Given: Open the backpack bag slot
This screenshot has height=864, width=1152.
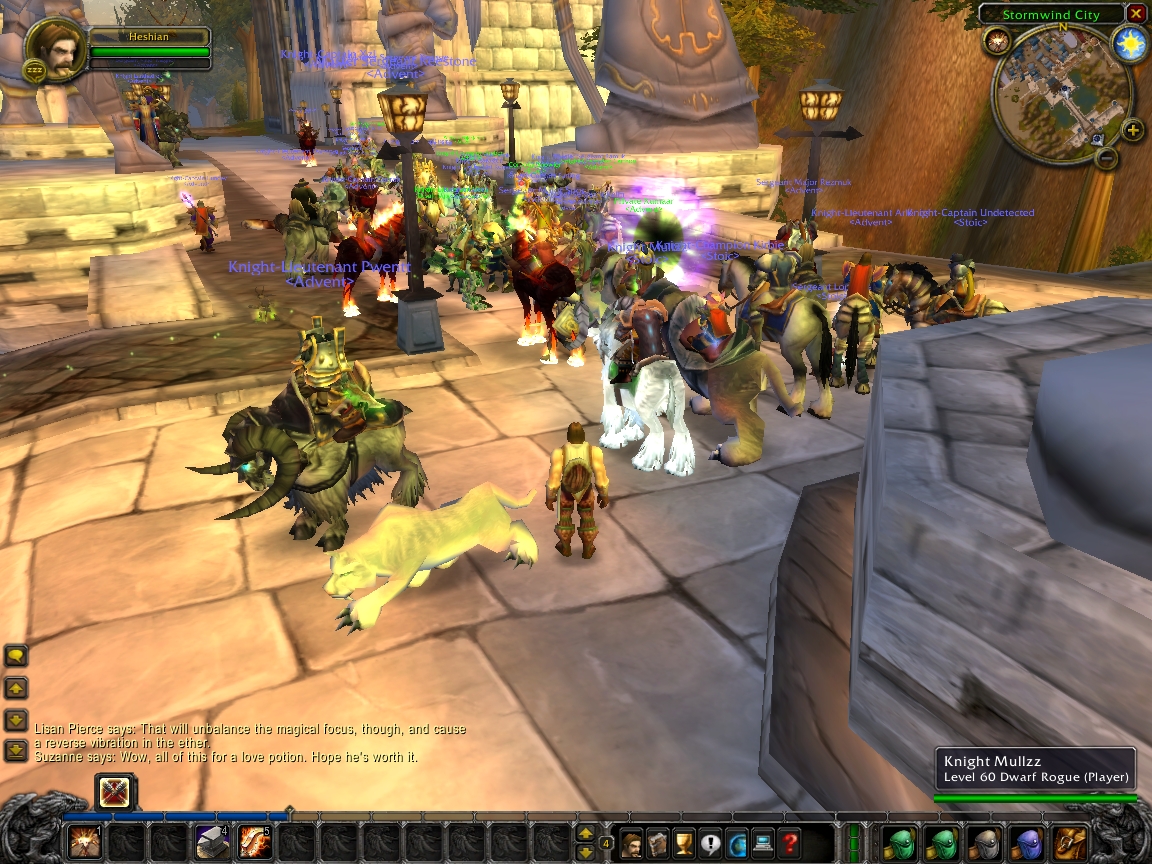Looking at the screenshot, I should (1071, 842).
